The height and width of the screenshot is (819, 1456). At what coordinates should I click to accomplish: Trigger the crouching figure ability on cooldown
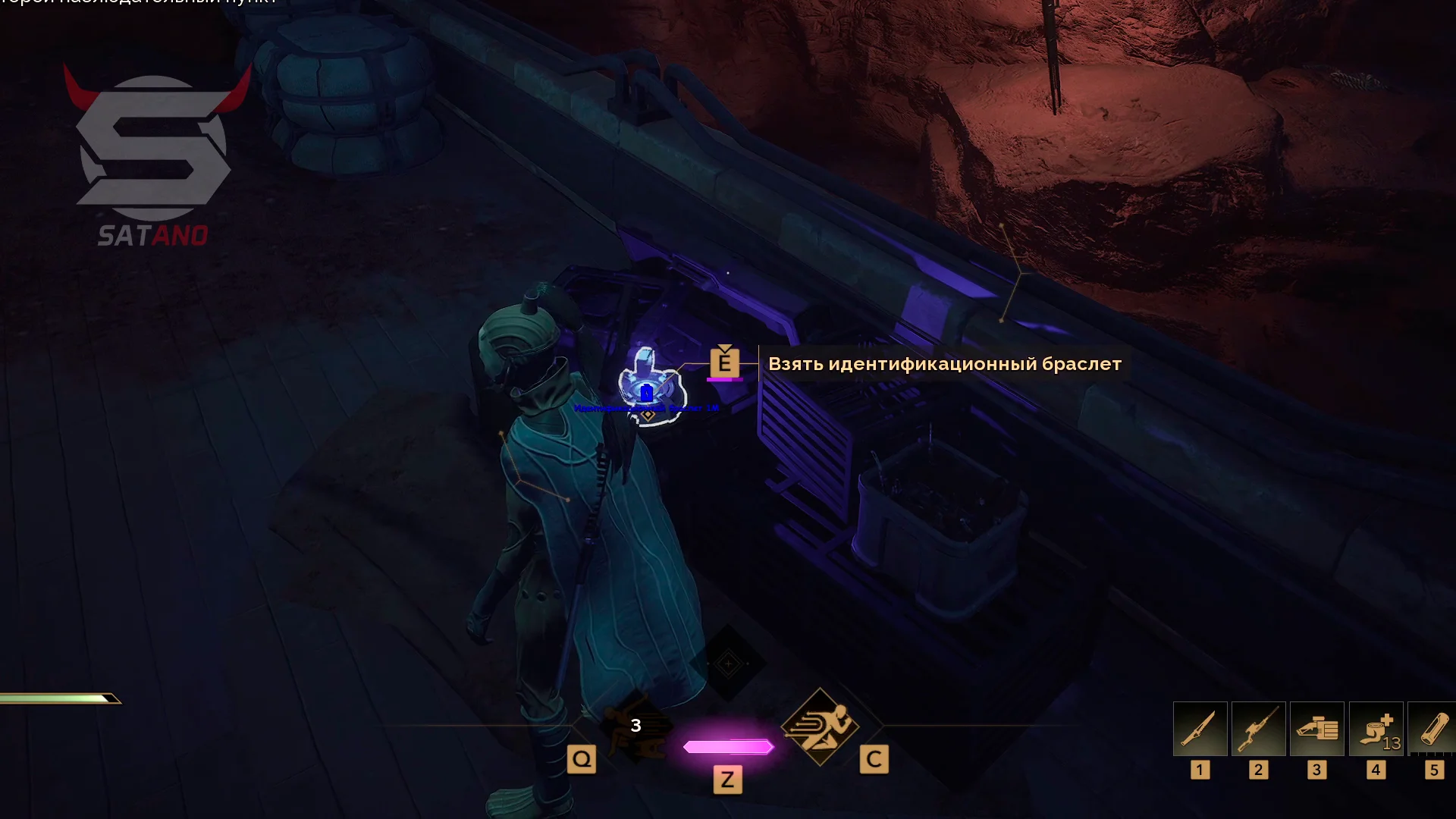[635, 726]
